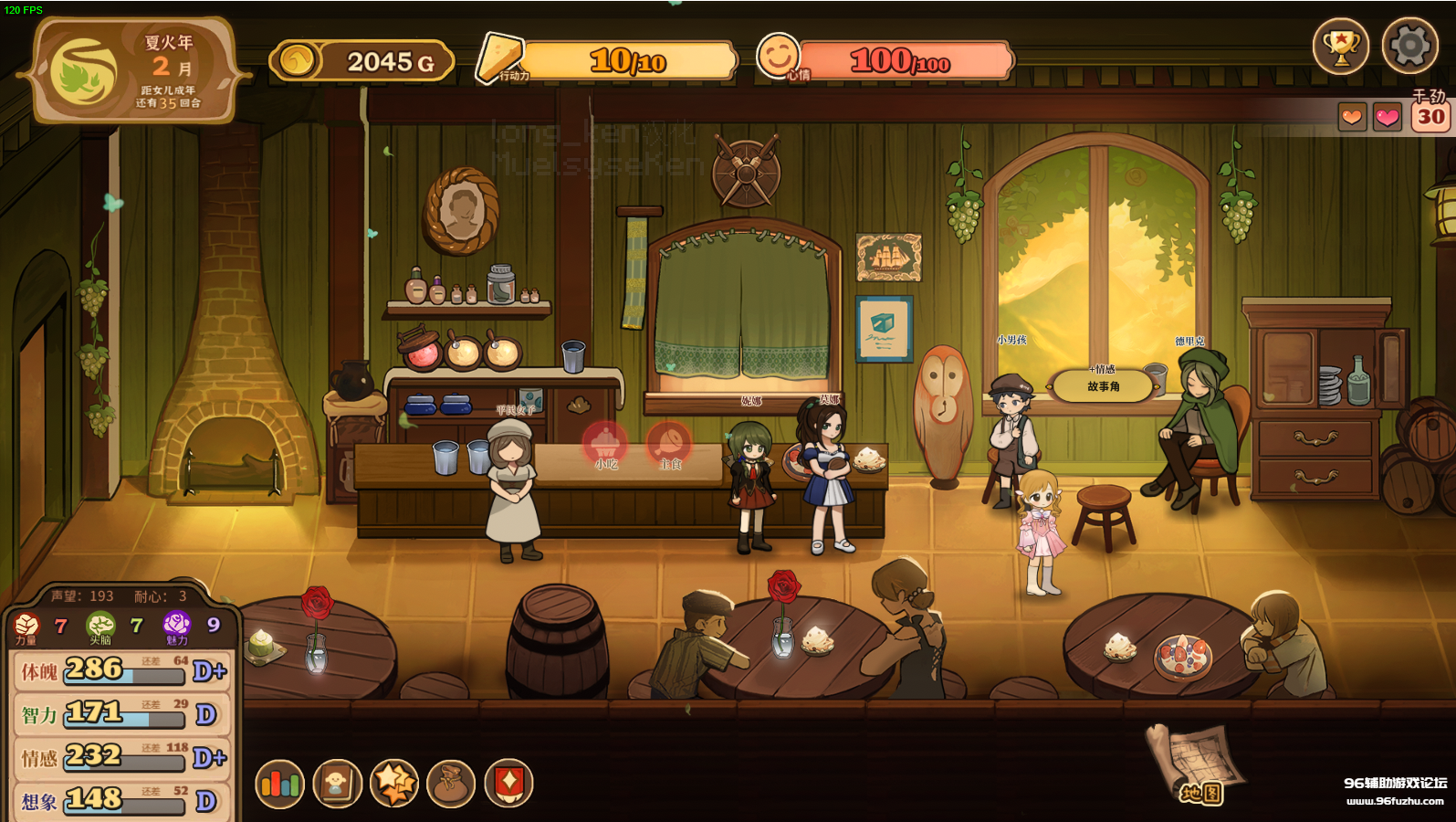Image resolution: width=1456 pixels, height=822 pixels.
Task: Choose the 主食 main dish button
Action: (x=669, y=446)
